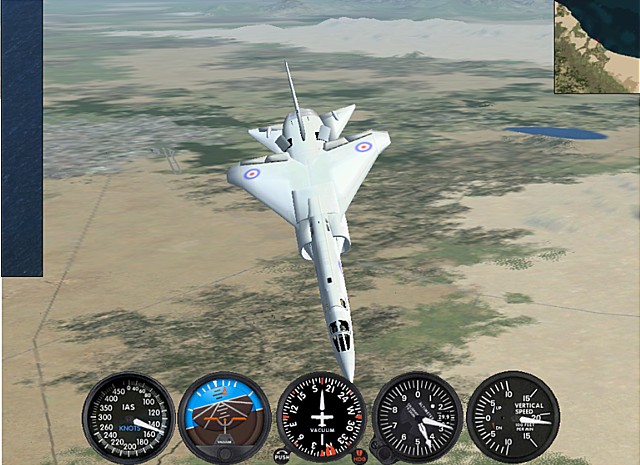Viewport: 640px width, 465px height.
Task: Click the vacuum heading indicator gauge
Action: (x=321, y=415)
